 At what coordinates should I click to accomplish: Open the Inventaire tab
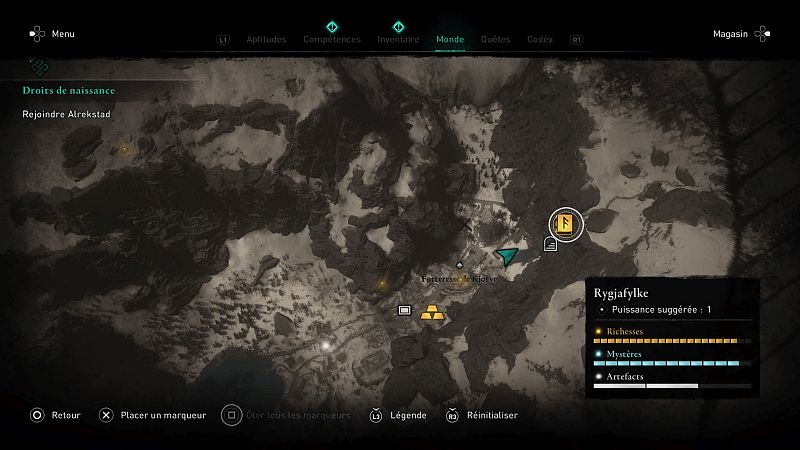[x=398, y=40]
